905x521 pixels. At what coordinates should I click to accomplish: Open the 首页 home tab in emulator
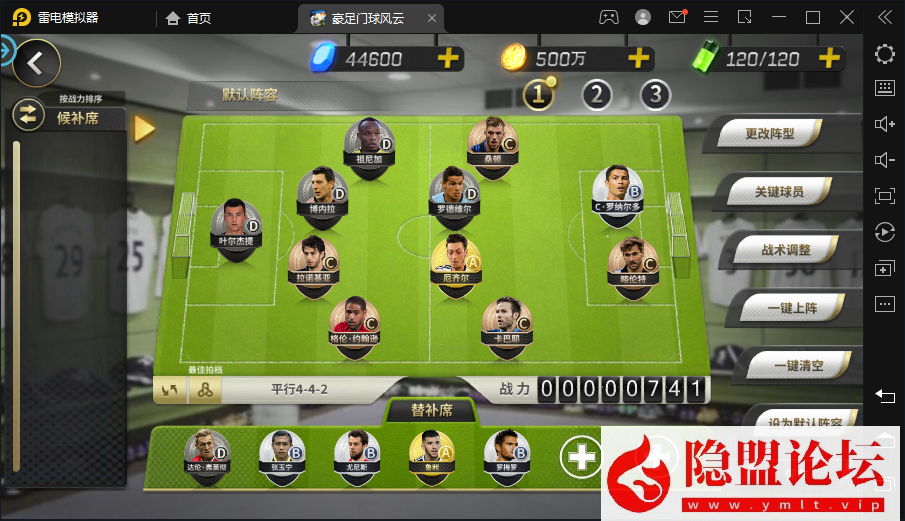188,17
